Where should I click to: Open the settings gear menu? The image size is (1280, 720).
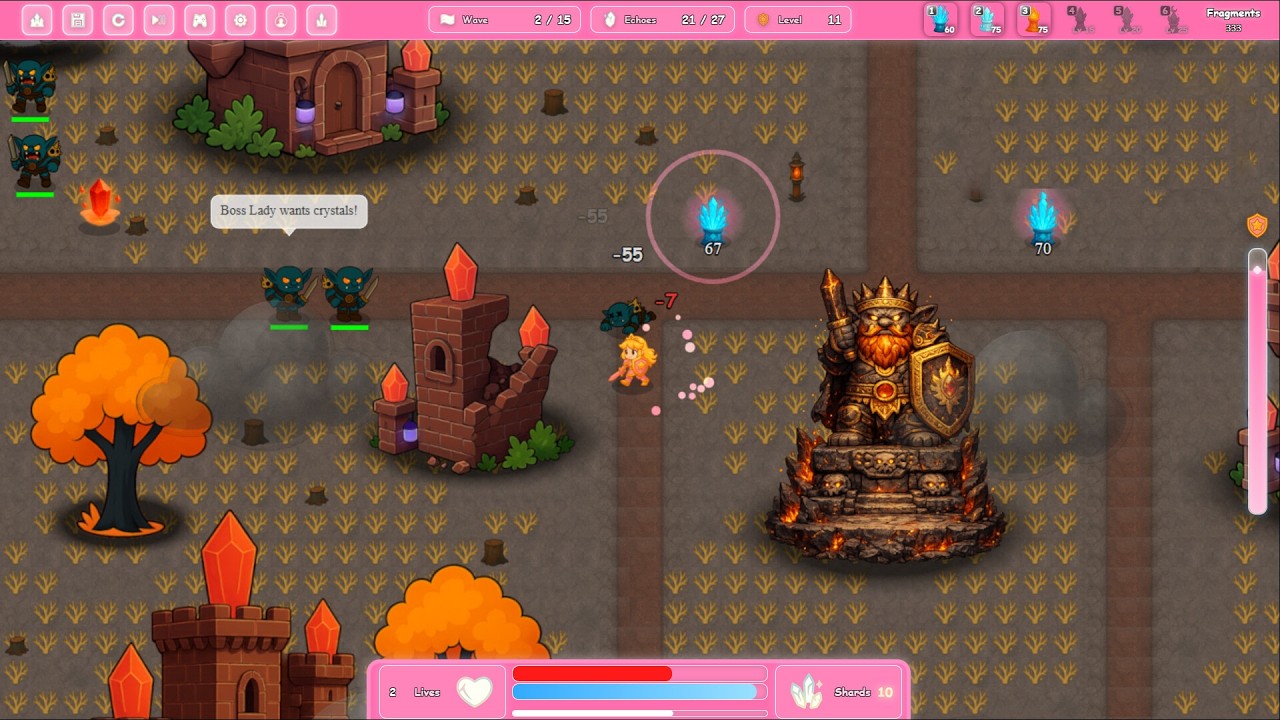pyautogui.click(x=240, y=20)
